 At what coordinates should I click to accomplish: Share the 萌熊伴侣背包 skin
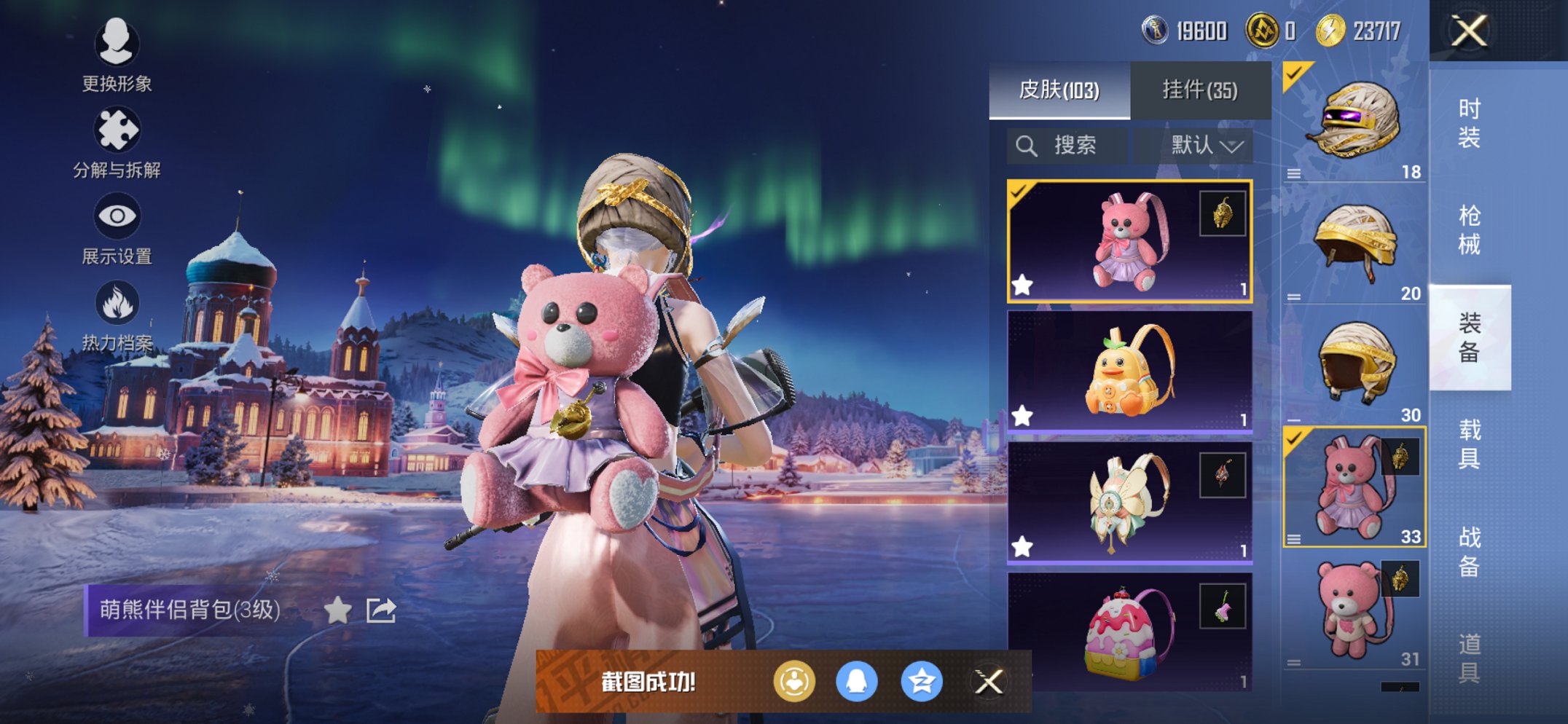pyautogui.click(x=381, y=610)
